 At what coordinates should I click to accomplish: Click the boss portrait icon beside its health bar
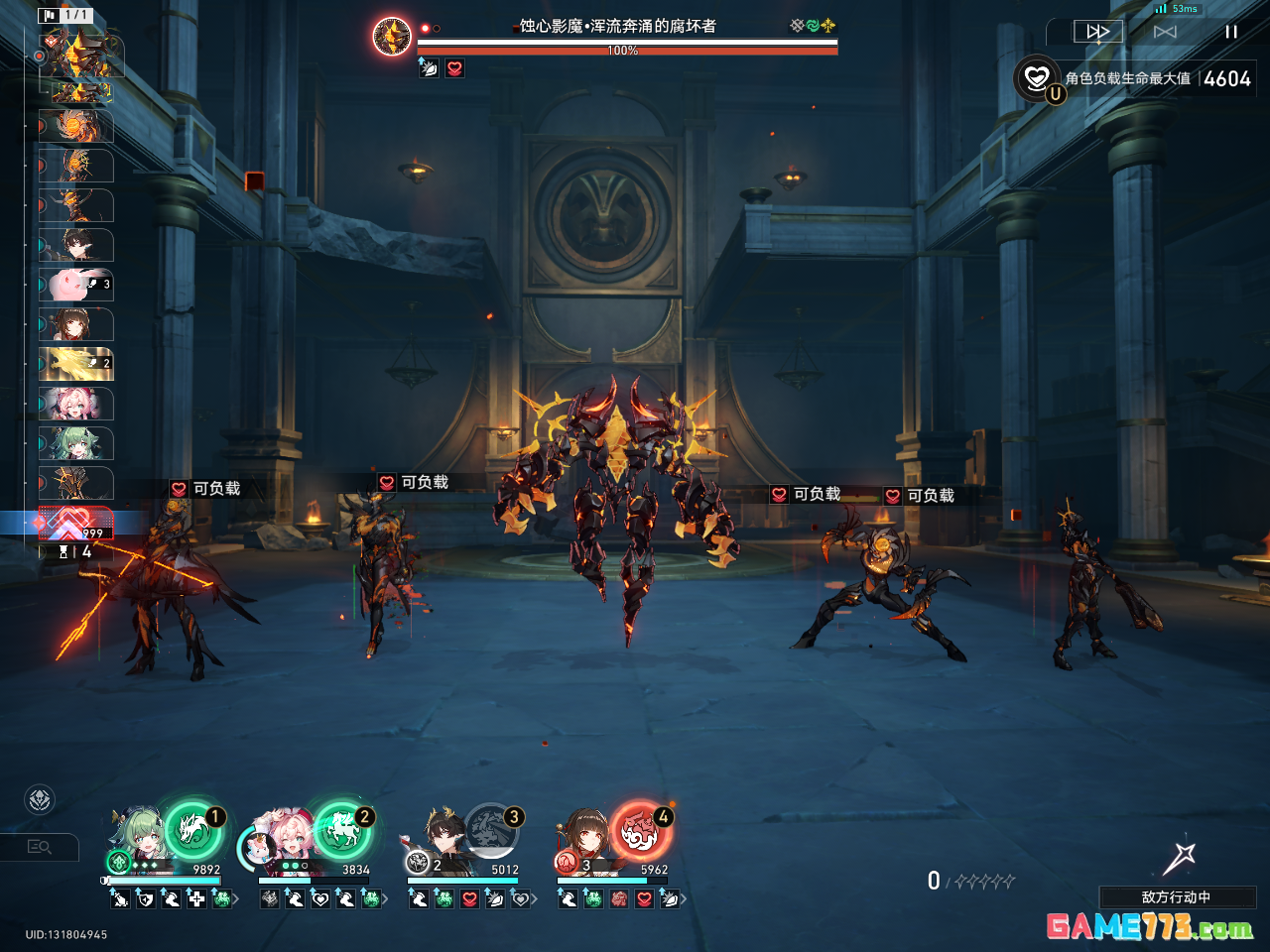pyautogui.click(x=392, y=37)
